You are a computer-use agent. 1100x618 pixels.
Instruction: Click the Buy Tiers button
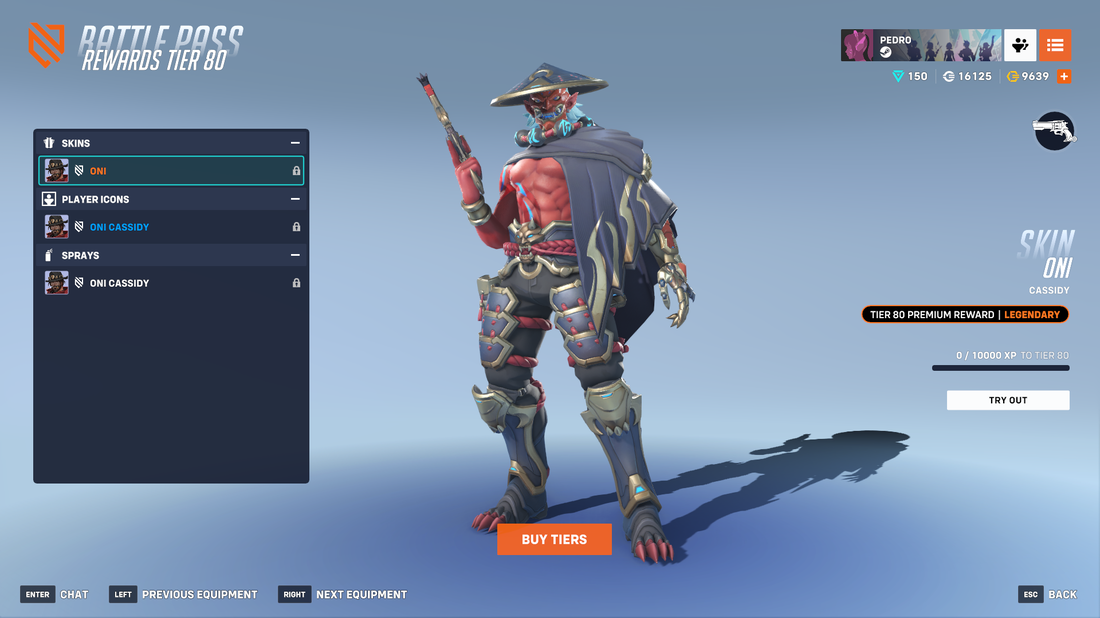point(554,539)
